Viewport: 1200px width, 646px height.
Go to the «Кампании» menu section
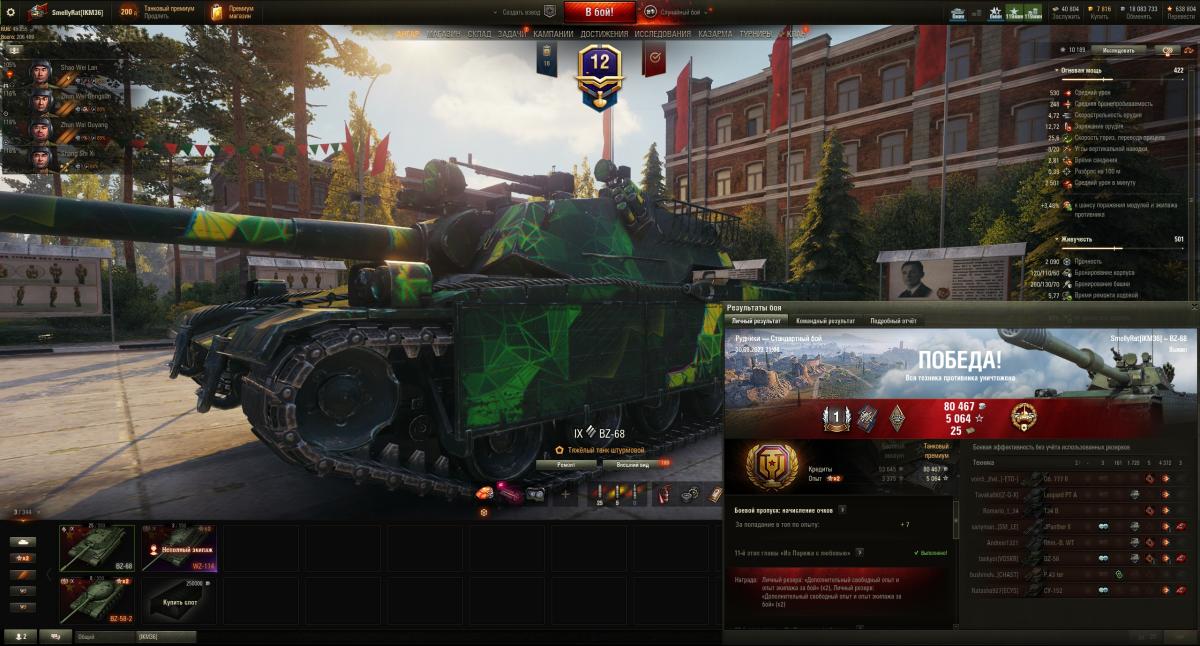(x=553, y=34)
